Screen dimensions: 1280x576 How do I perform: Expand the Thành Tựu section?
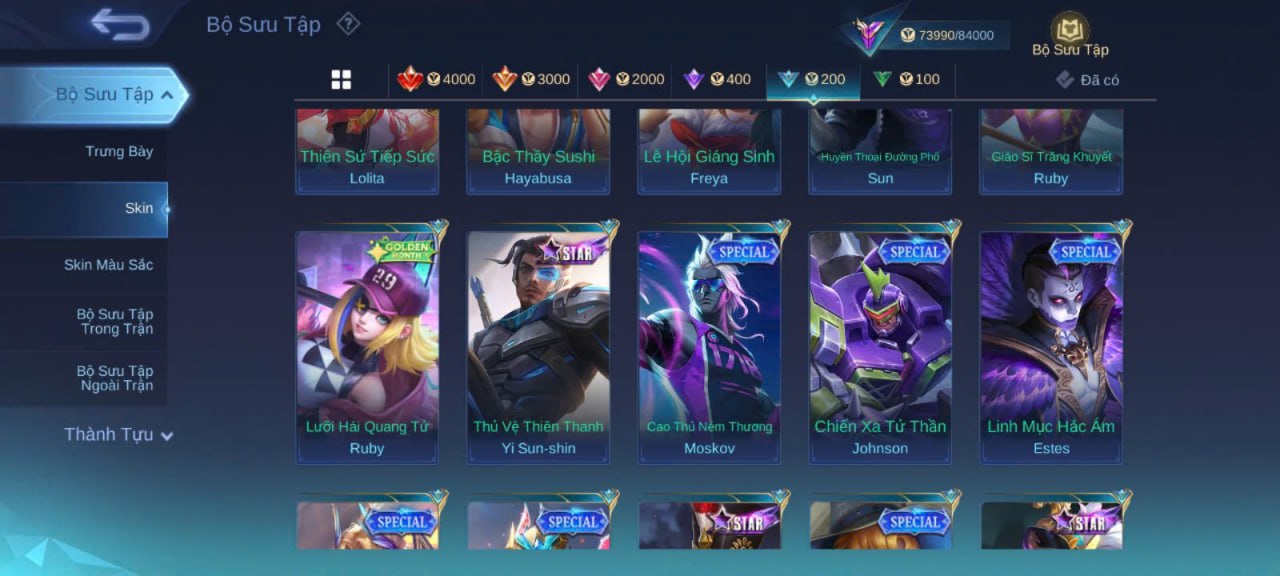pos(118,435)
